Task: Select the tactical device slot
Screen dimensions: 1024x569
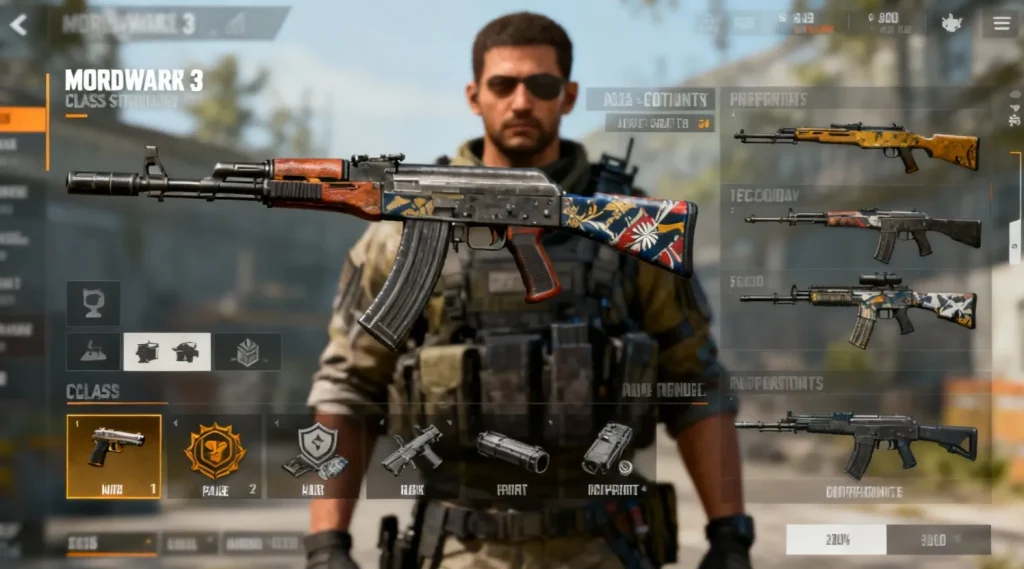Action: (609, 456)
